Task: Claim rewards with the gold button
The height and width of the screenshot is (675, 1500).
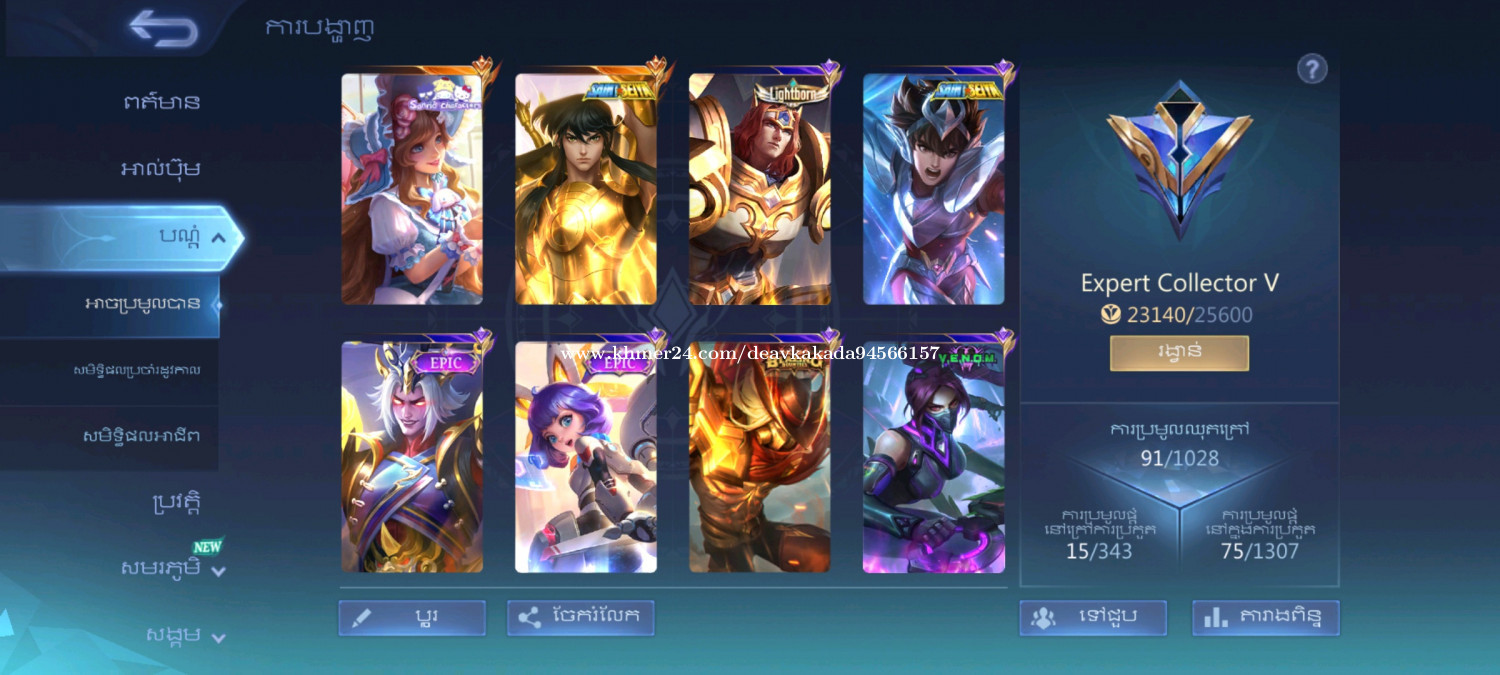Action: [x=1179, y=353]
